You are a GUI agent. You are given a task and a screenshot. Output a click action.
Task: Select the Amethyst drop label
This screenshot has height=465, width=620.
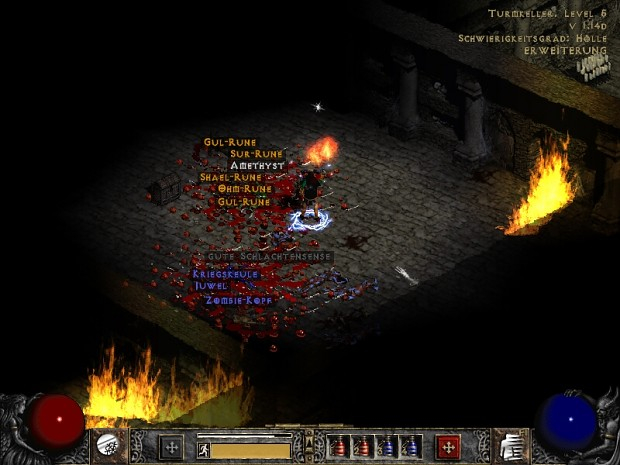point(257,165)
